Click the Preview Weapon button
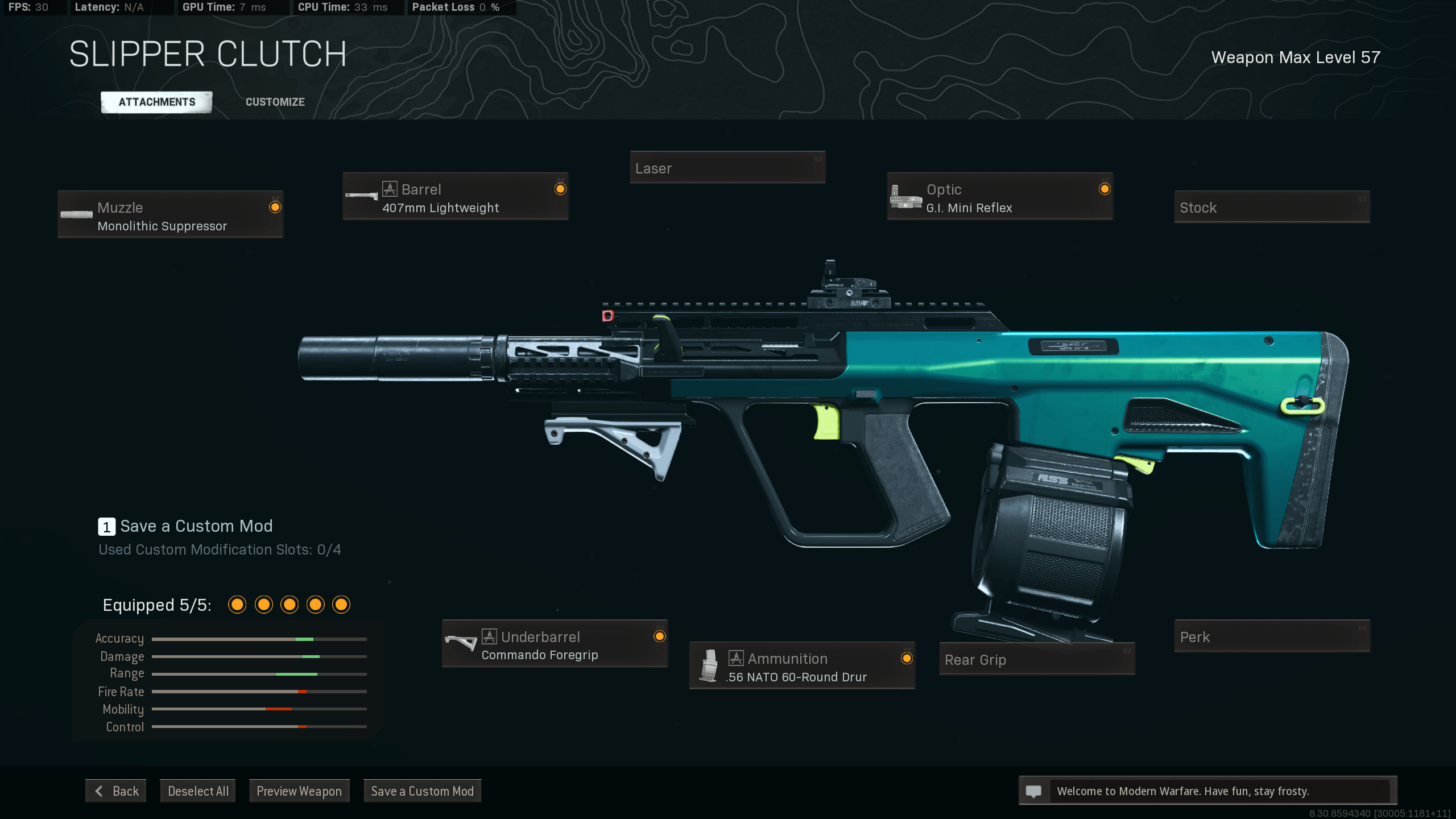This screenshot has height=819, width=1456. [x=299, y=791]
